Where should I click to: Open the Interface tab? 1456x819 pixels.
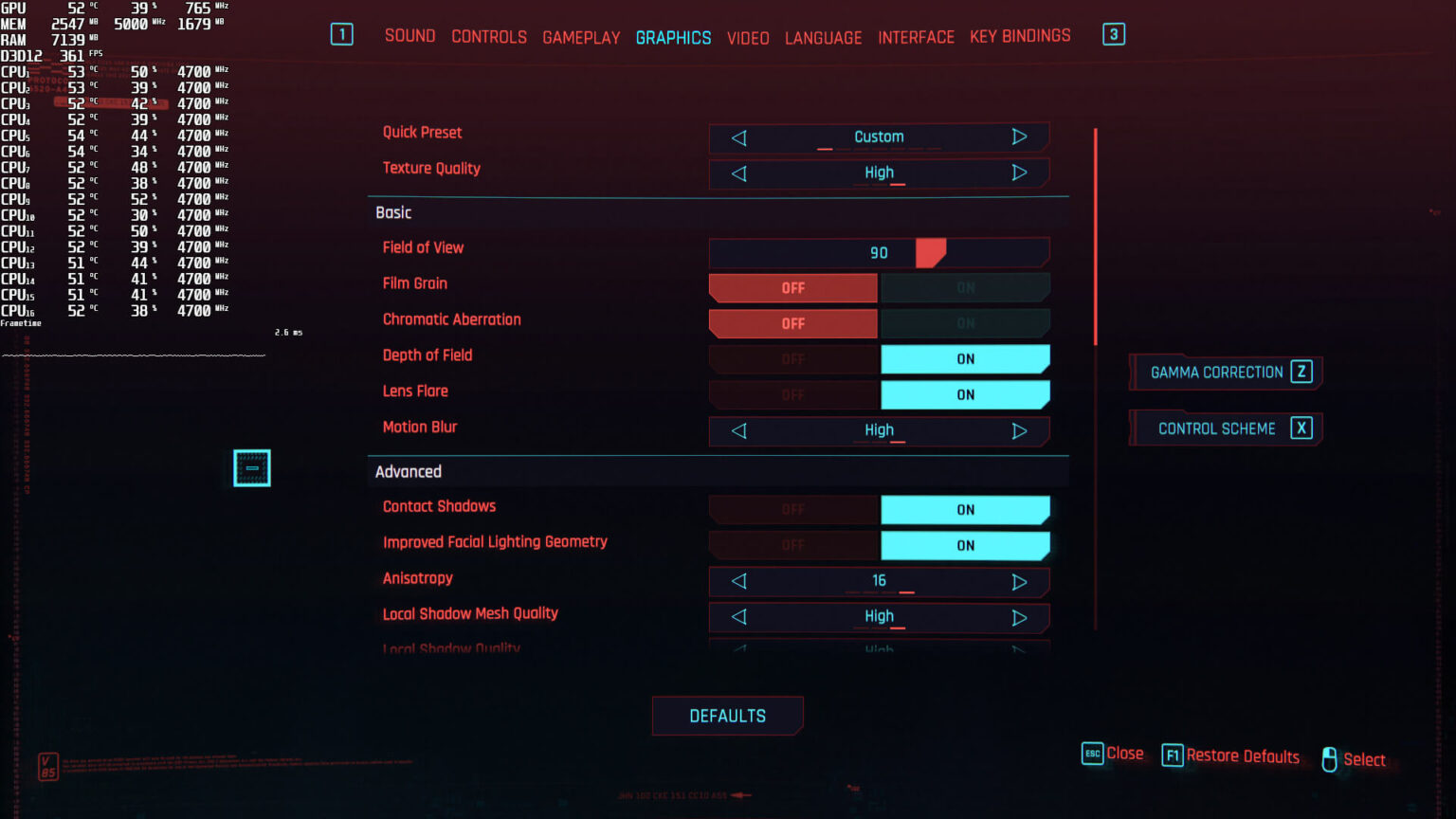pyautogui.click(x=916, y=38)
